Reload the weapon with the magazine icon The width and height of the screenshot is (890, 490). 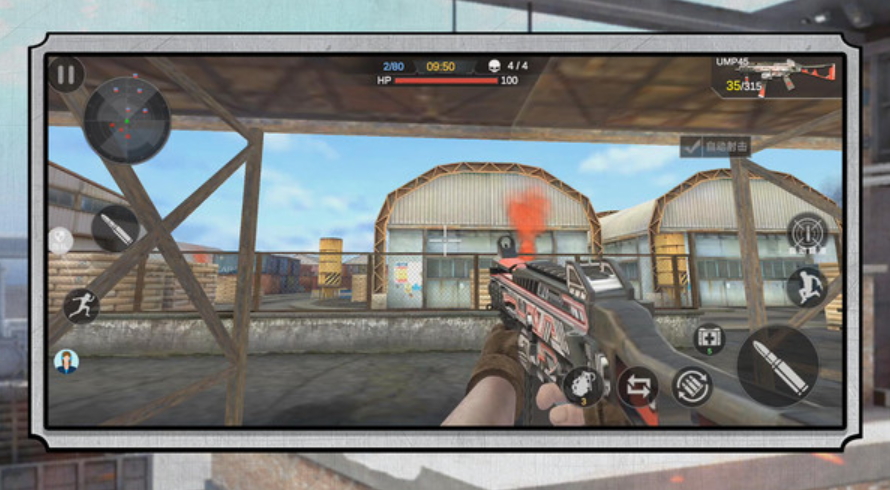(x=692, y=387)
